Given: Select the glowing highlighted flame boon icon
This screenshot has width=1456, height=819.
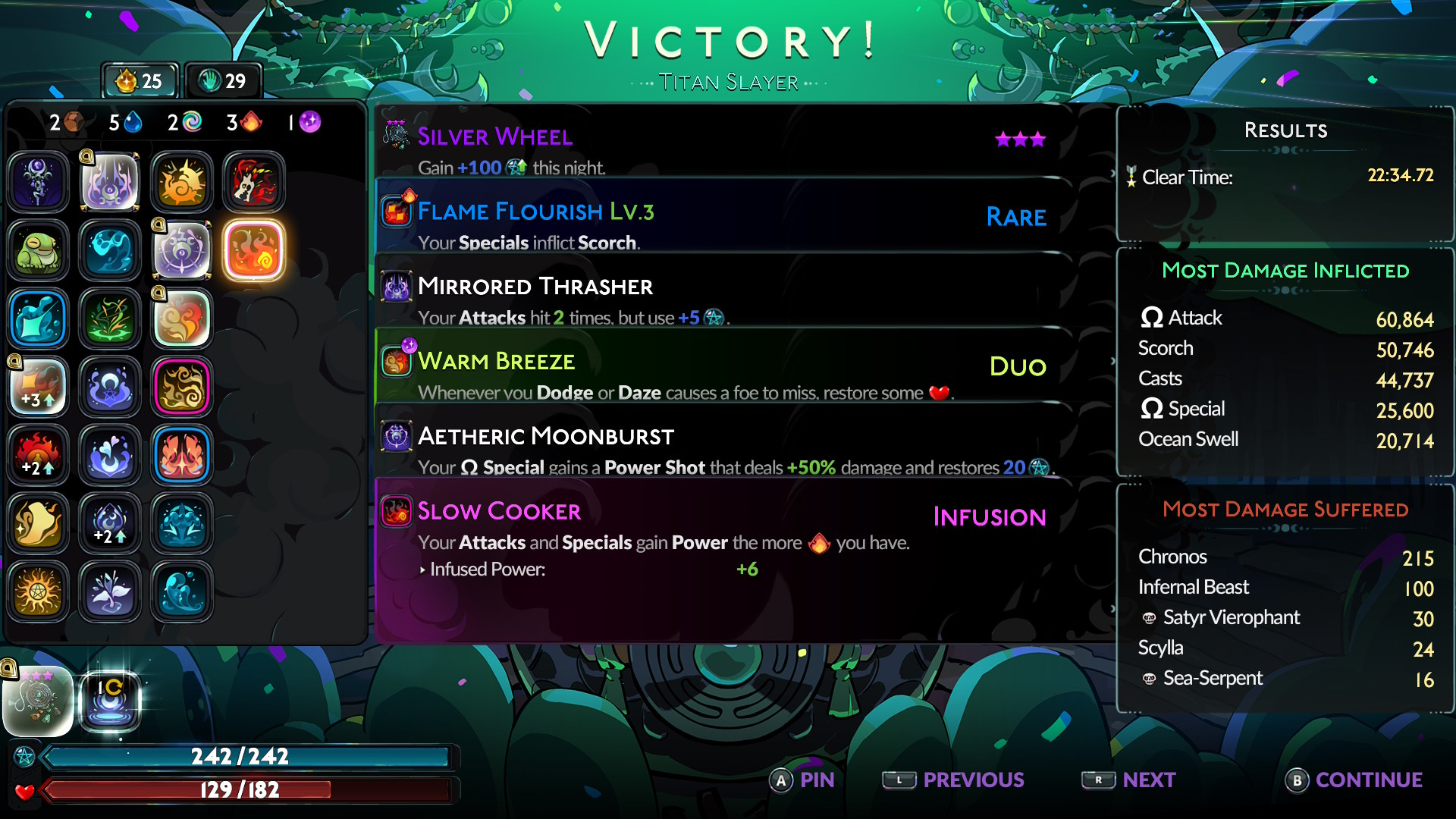Looking at the screenshot, I should (x=254, y=250).
